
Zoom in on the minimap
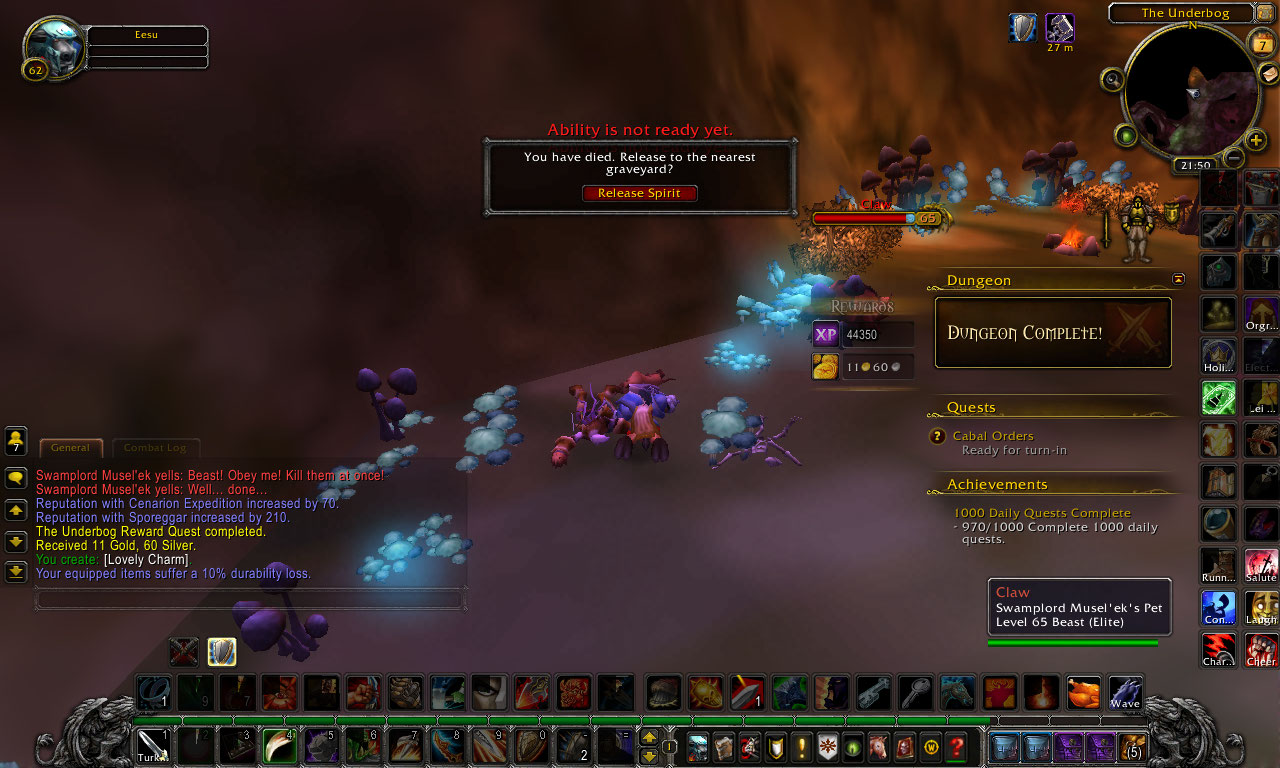1257,140
